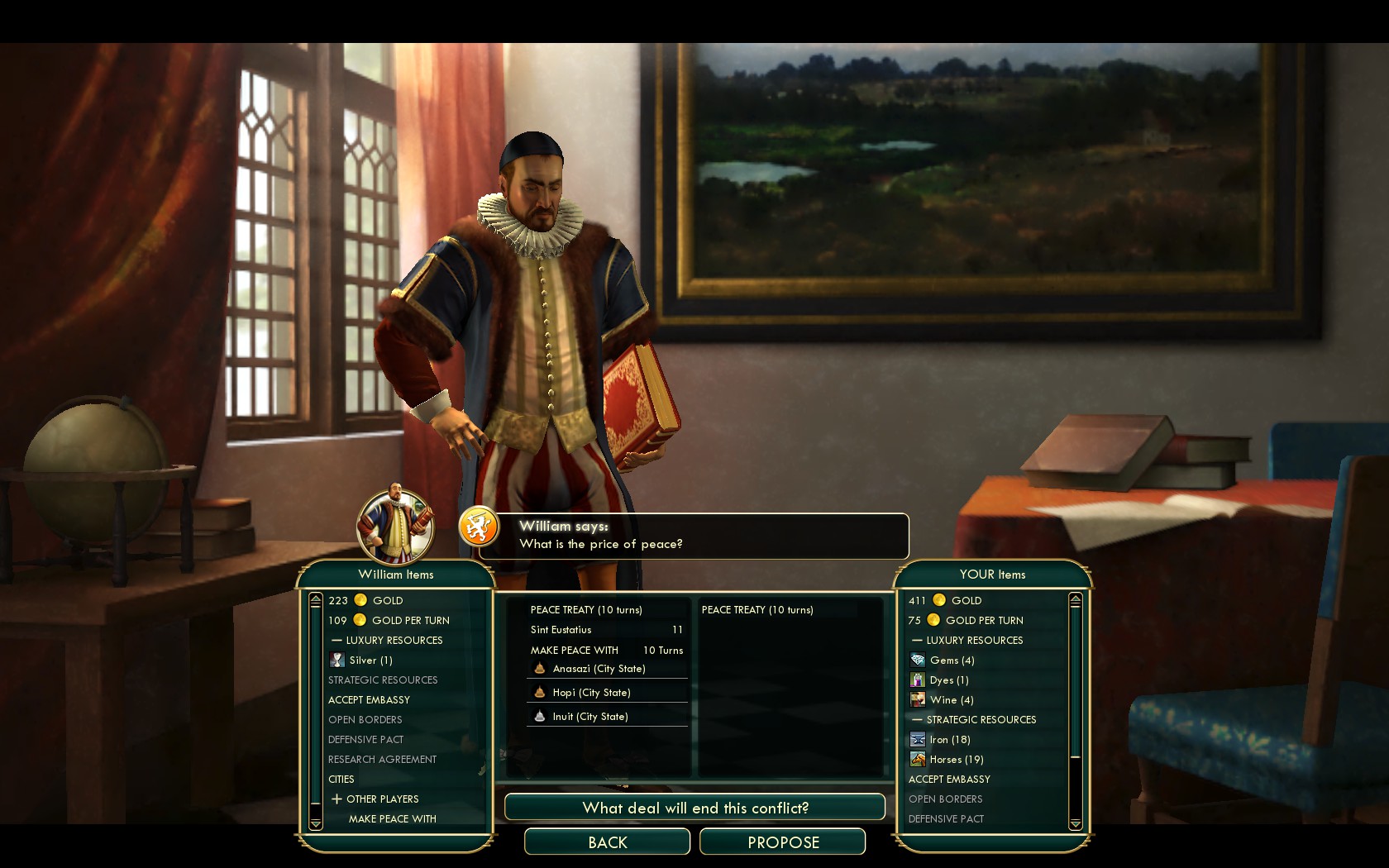The image size is (1389, 868).
Task: Remove Inuit city-state peace from deal
Action: point(589,717)
